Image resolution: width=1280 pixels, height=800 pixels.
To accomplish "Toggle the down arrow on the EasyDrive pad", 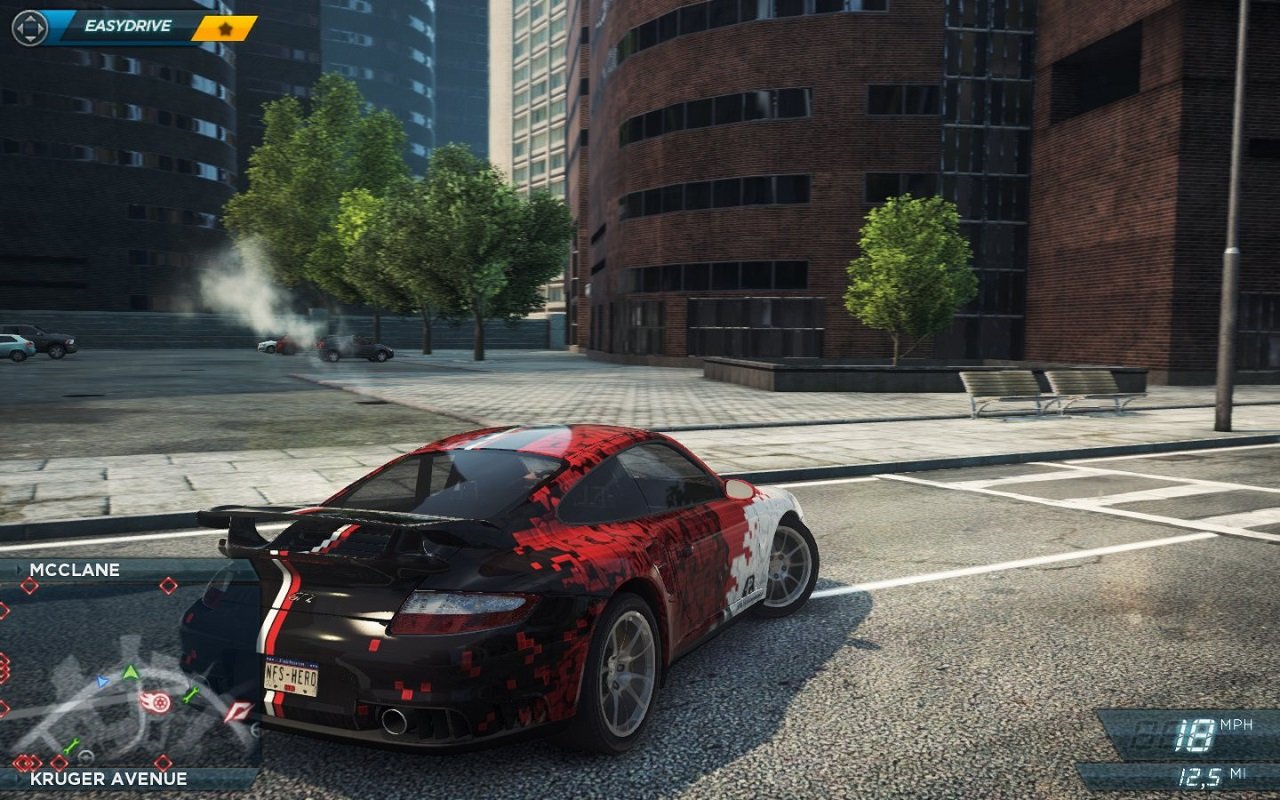I will tap(30, 38).
